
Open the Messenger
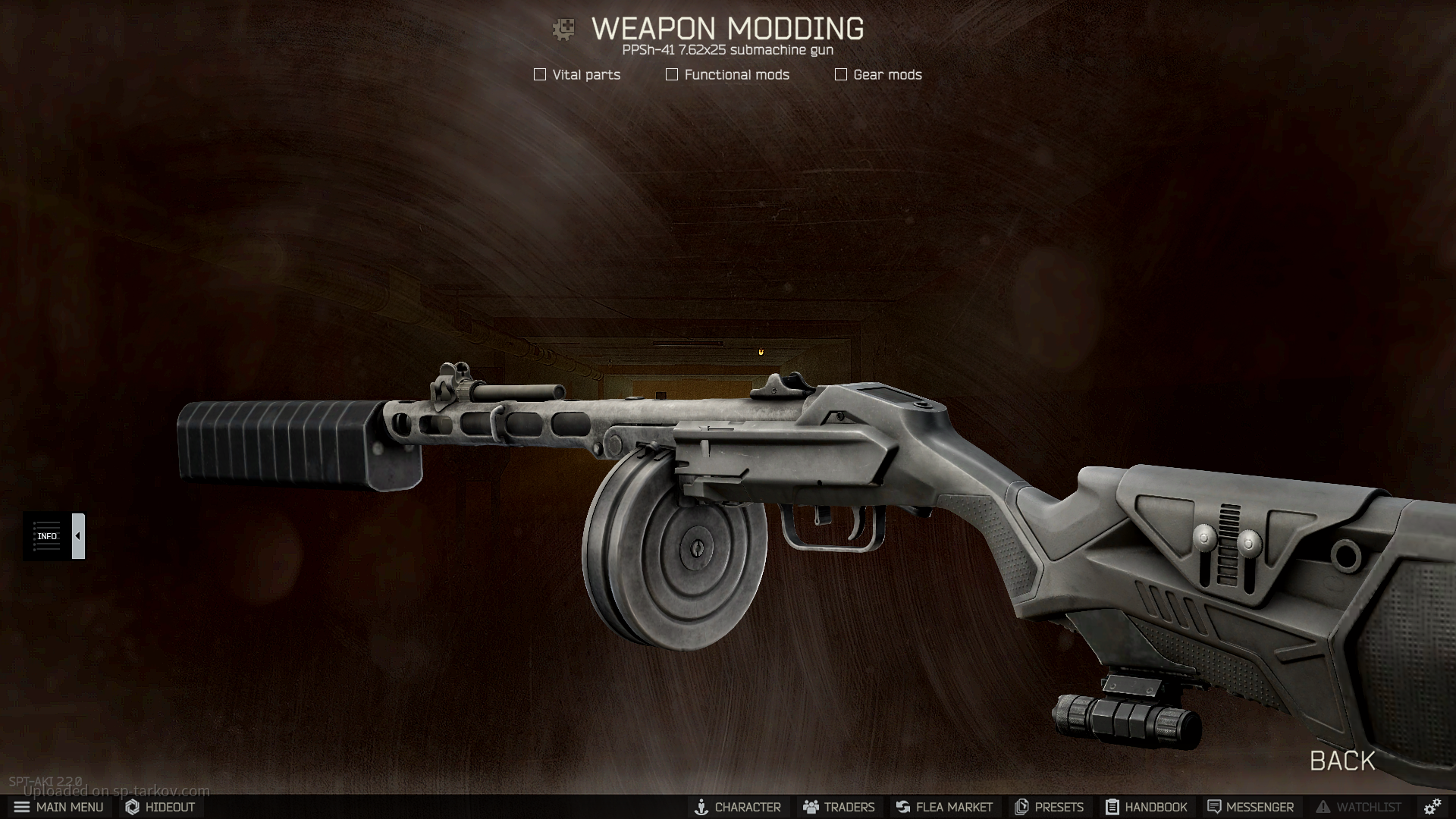(1250, 807)
